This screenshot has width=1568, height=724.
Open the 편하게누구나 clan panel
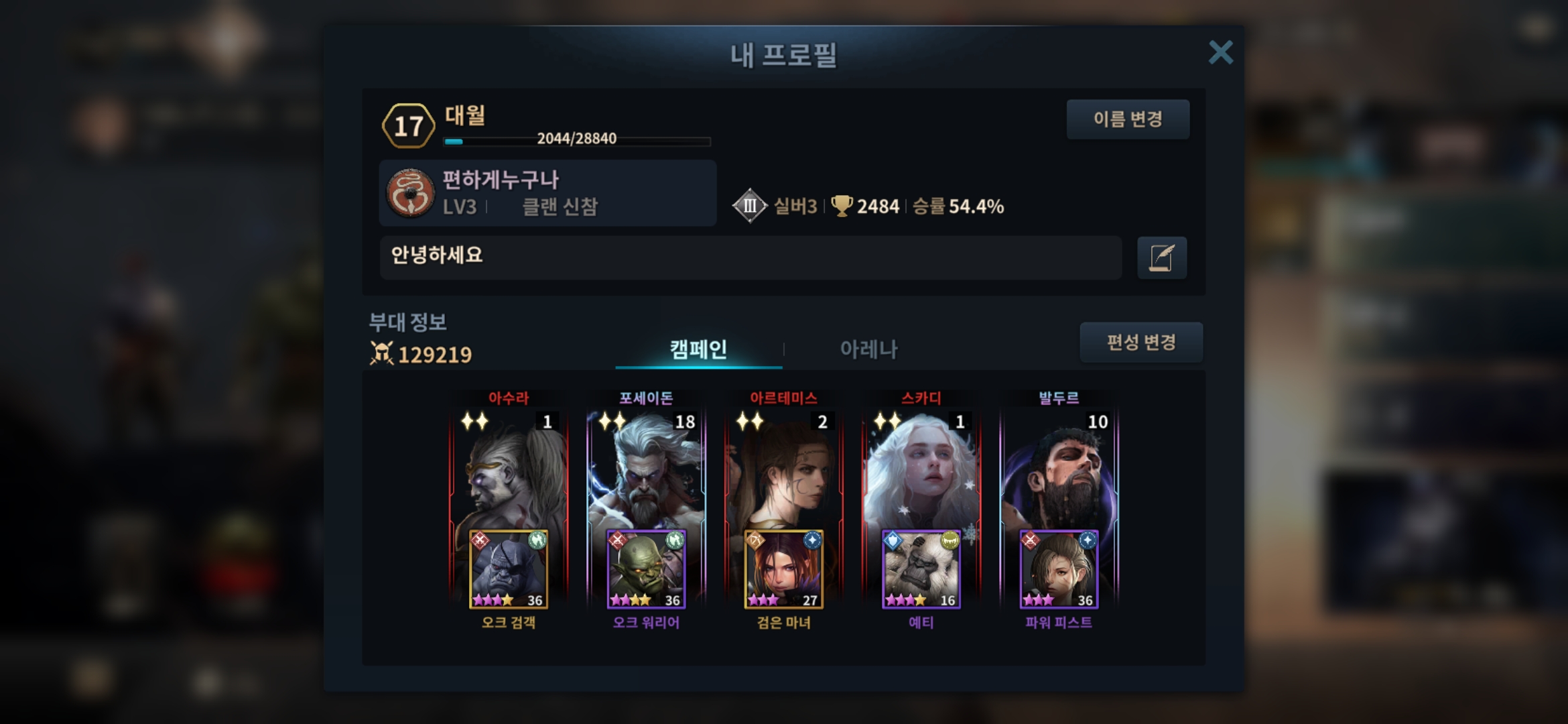tap(547, 193)
